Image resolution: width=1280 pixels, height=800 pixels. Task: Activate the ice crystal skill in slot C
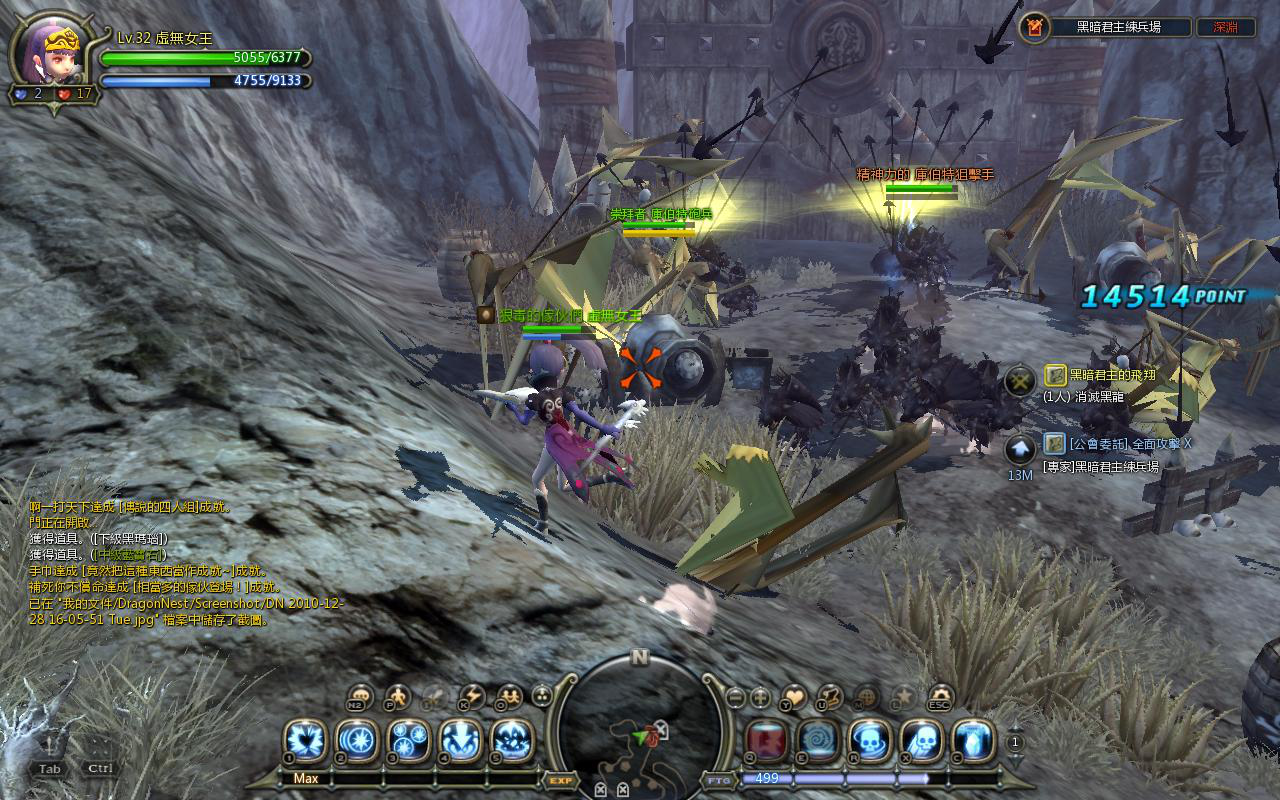(x=973, y=740)
